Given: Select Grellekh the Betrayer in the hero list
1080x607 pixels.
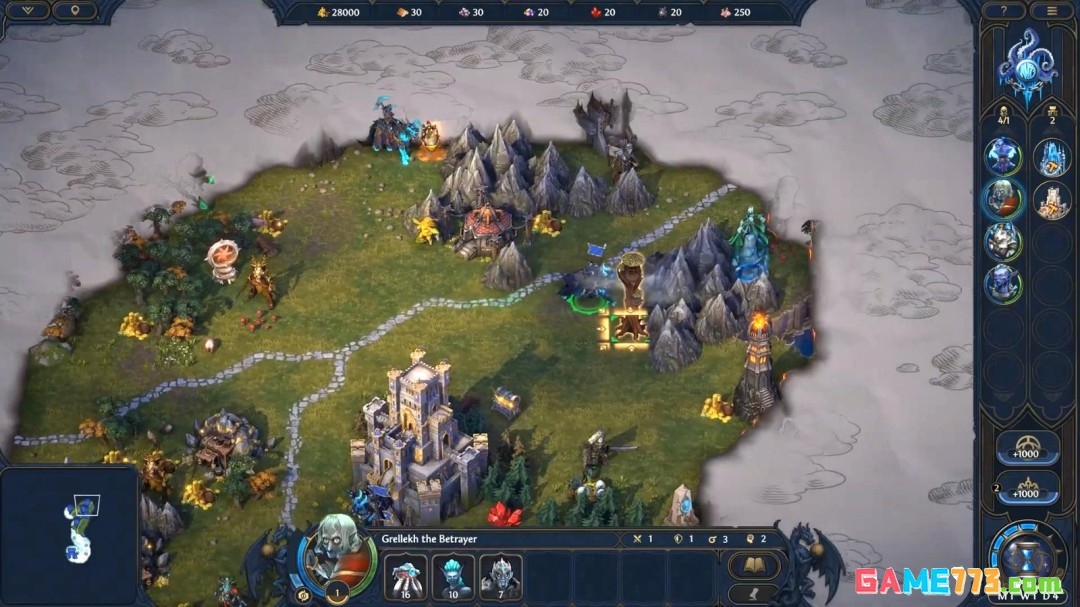Looking at the screenshot, I should click(x=1002, y=198).
